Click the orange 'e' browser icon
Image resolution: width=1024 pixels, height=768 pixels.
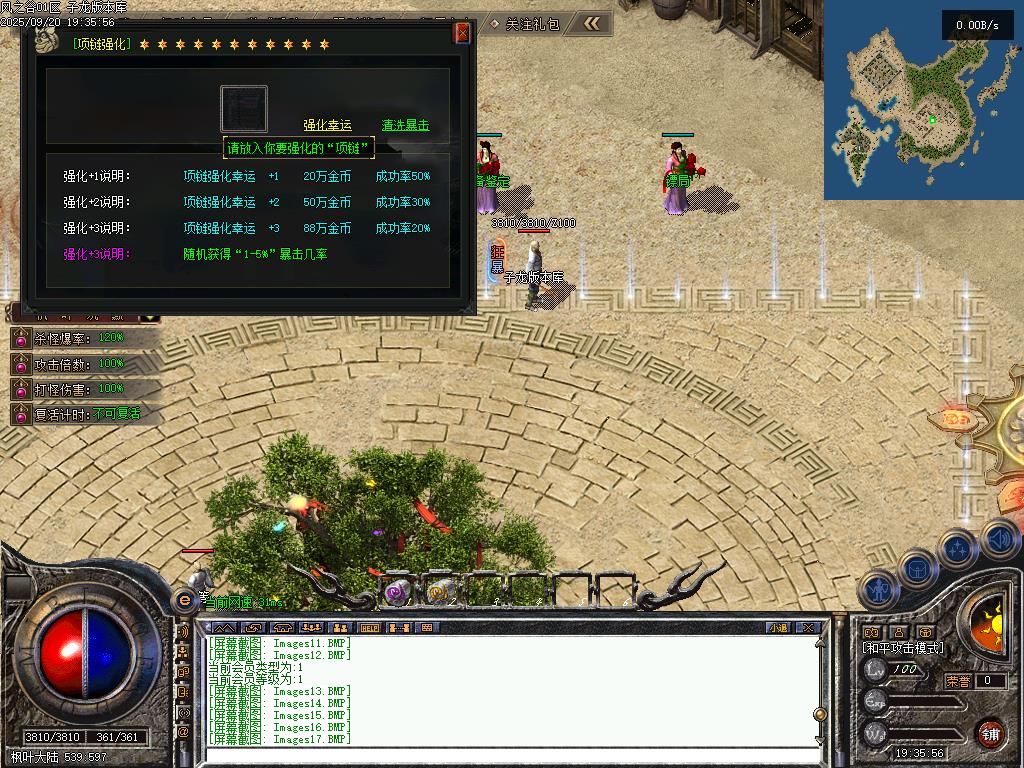click(184, 600)
